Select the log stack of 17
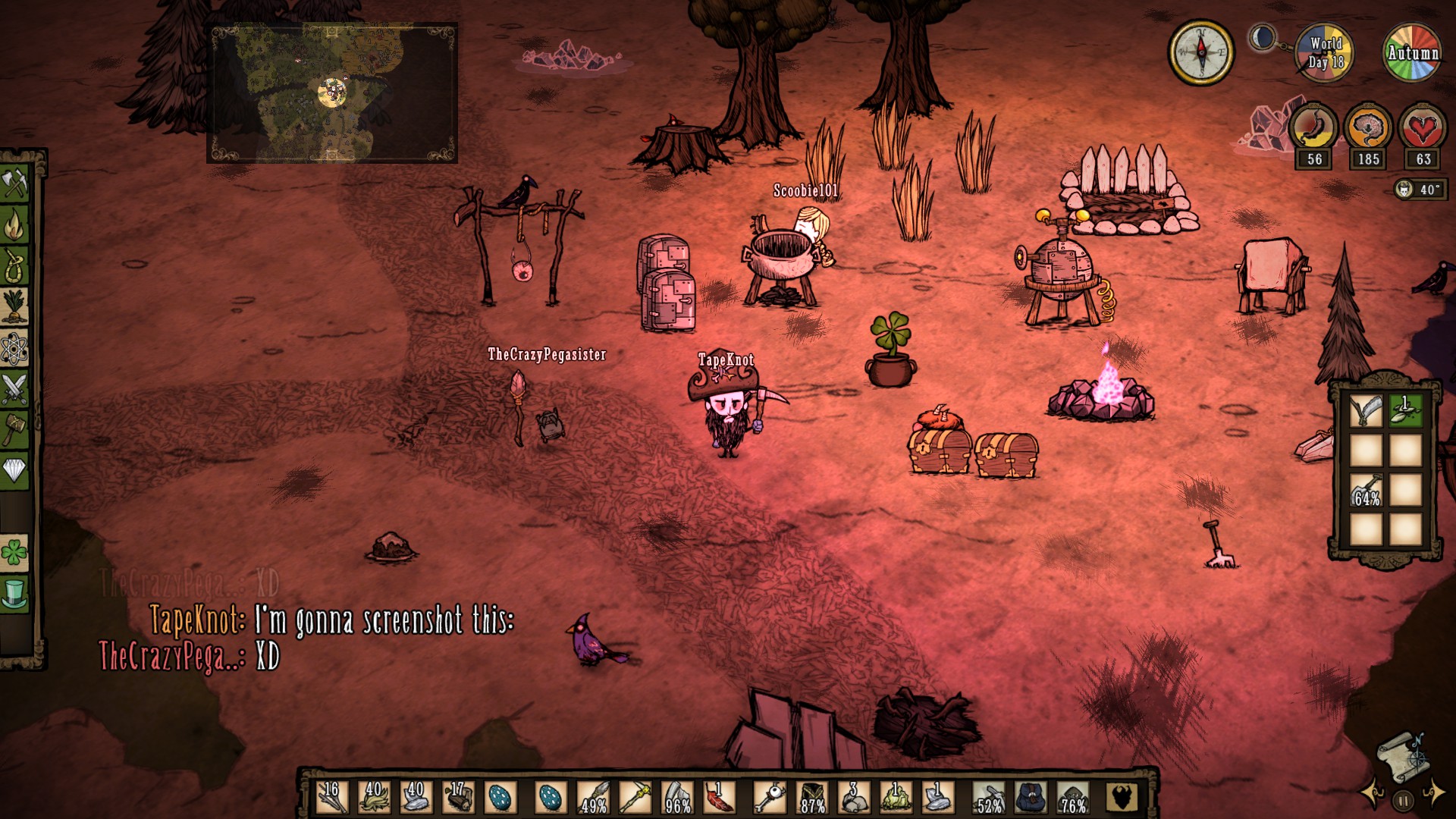This screenshot has width=1456, height=819. click(458, 798)
